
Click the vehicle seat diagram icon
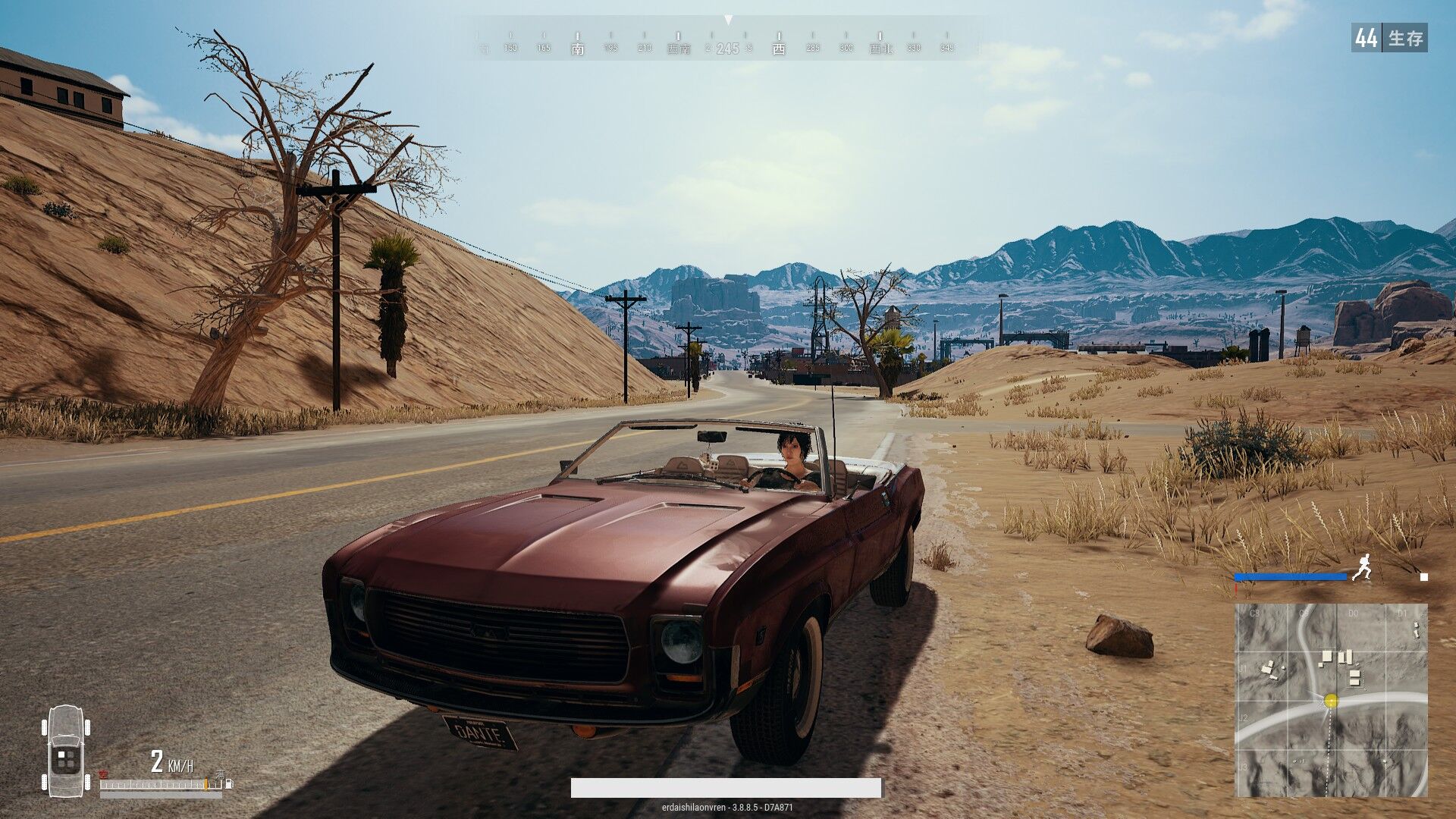(67, 749)
